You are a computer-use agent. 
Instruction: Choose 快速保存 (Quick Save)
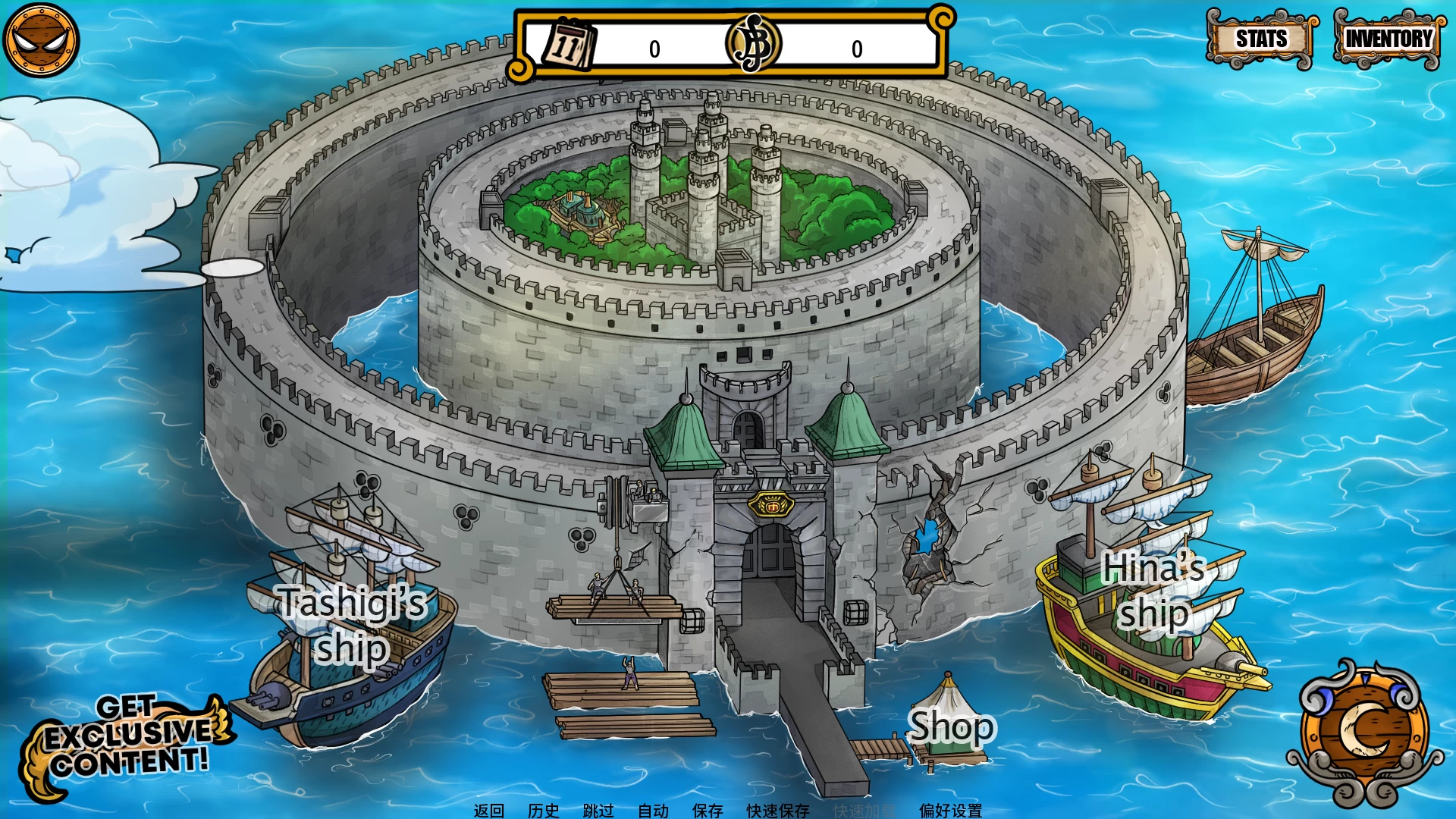click(x=778, y=810)
